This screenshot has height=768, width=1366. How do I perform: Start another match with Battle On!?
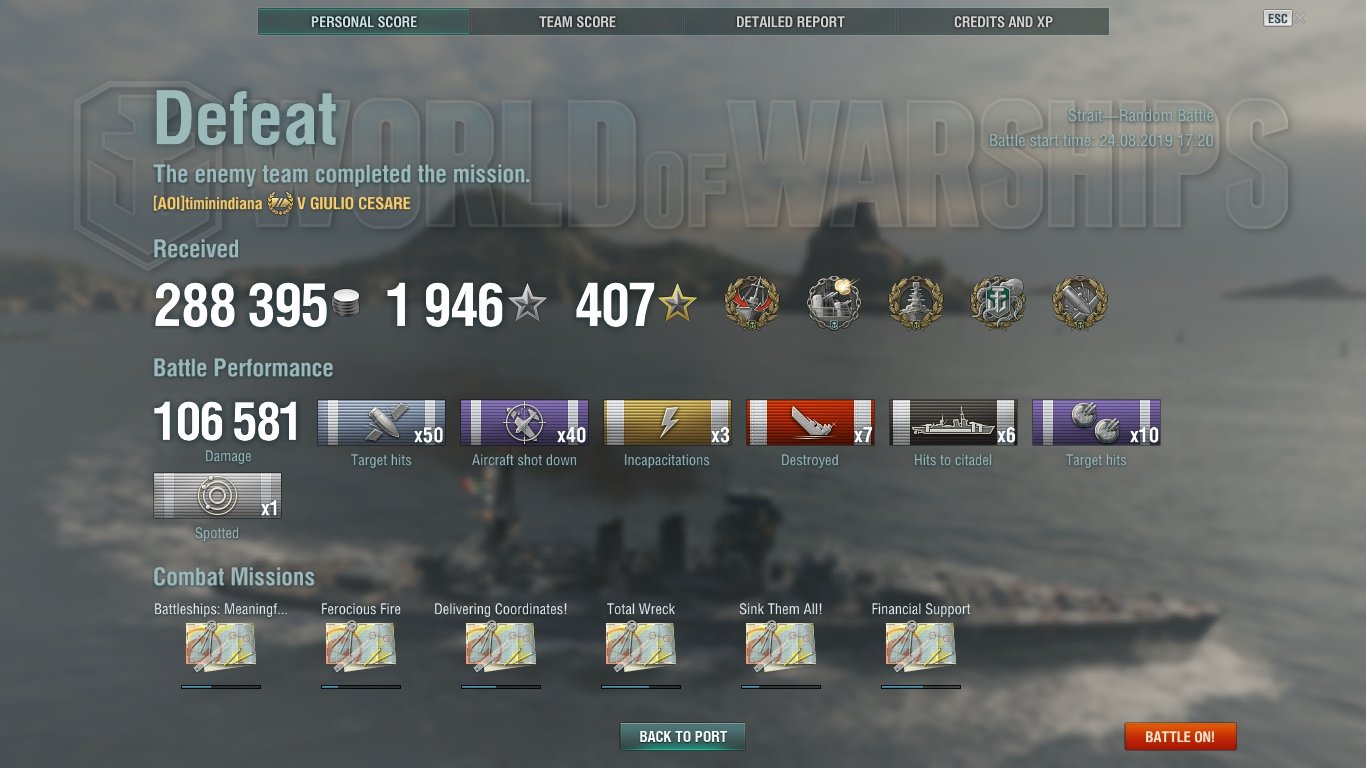(1180, 737)
